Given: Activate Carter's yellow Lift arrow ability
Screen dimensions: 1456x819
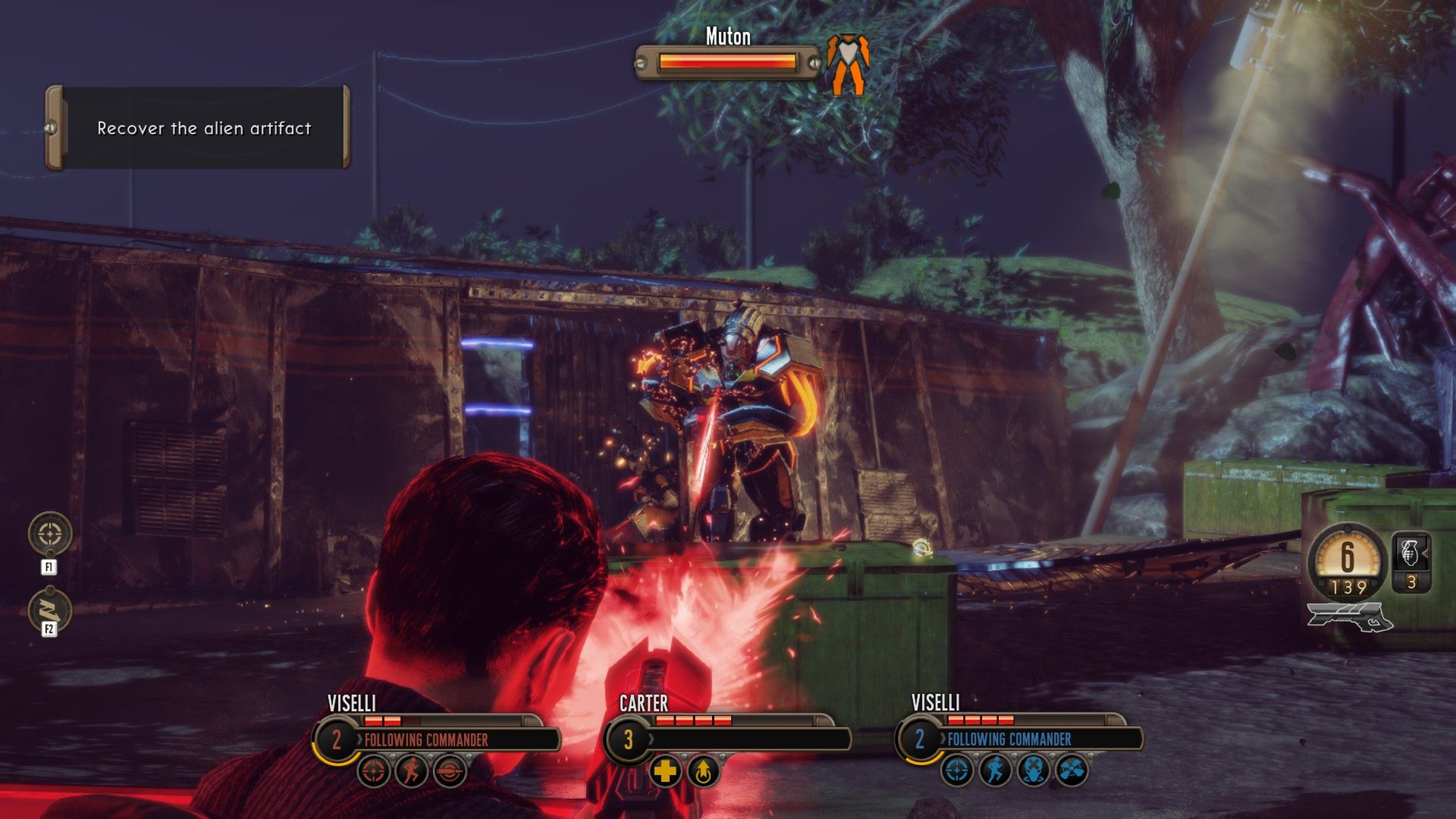Looking at the screenshot, I should 703,772.
